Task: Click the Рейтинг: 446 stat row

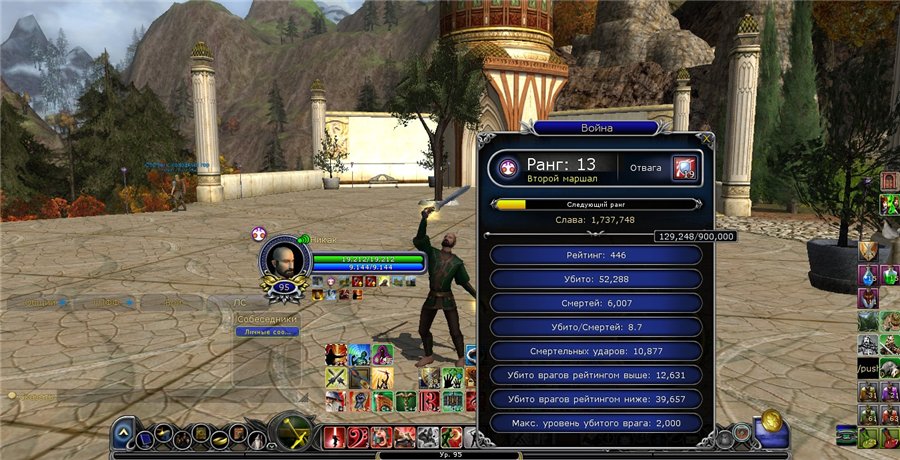Action: [x=596, y=255]
